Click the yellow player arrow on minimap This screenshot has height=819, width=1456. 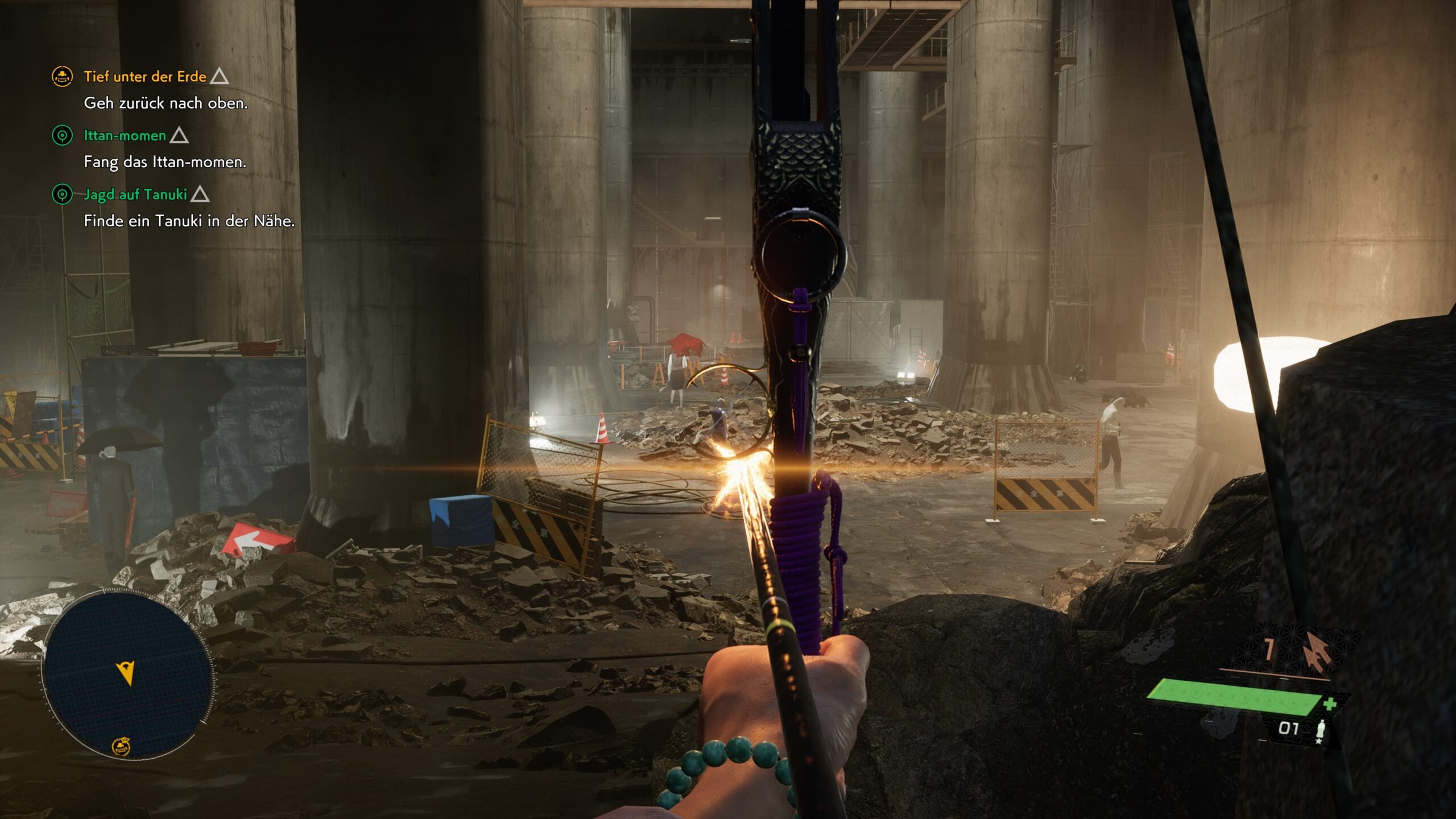click(127, 673)
